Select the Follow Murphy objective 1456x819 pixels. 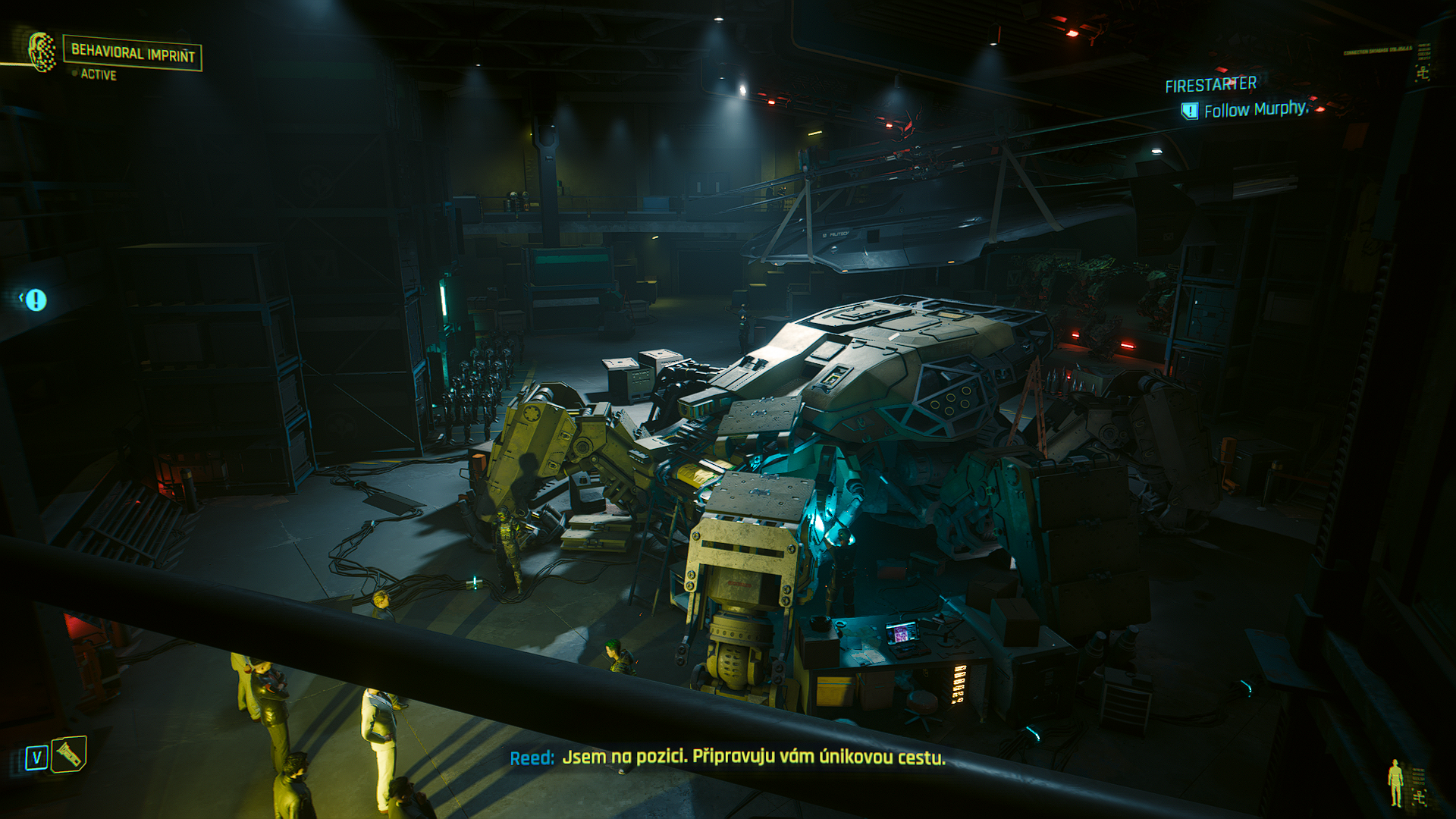(1256, 110)
